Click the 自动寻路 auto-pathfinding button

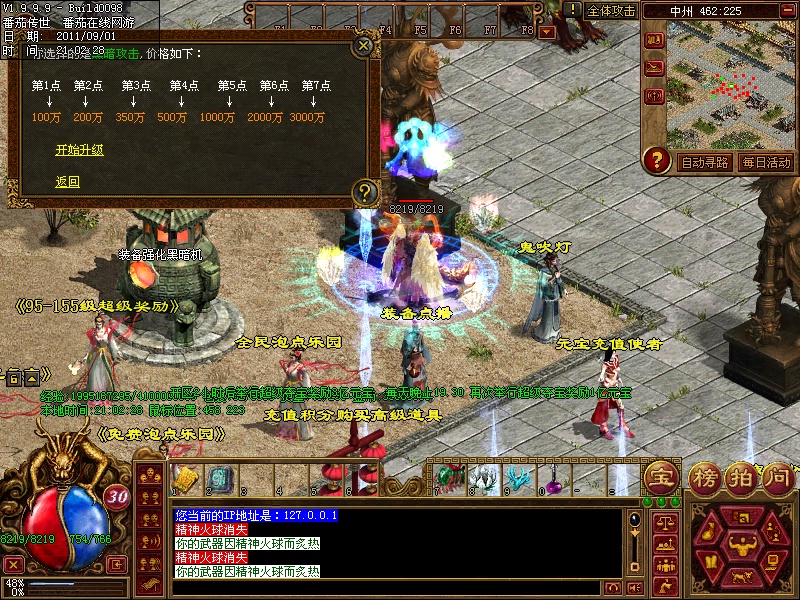pyautogui.click(x=704, y=162)
